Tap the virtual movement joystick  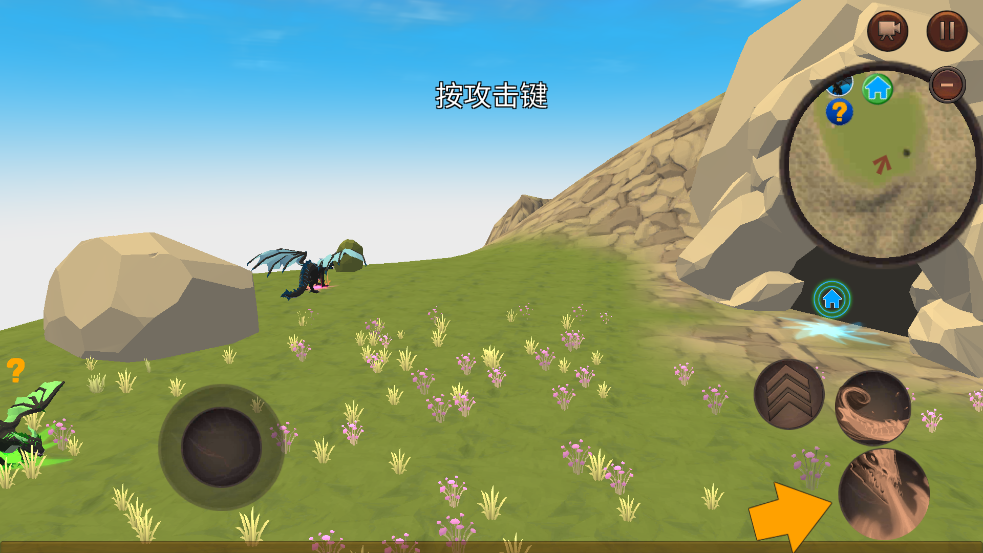(x=221, y=447)
